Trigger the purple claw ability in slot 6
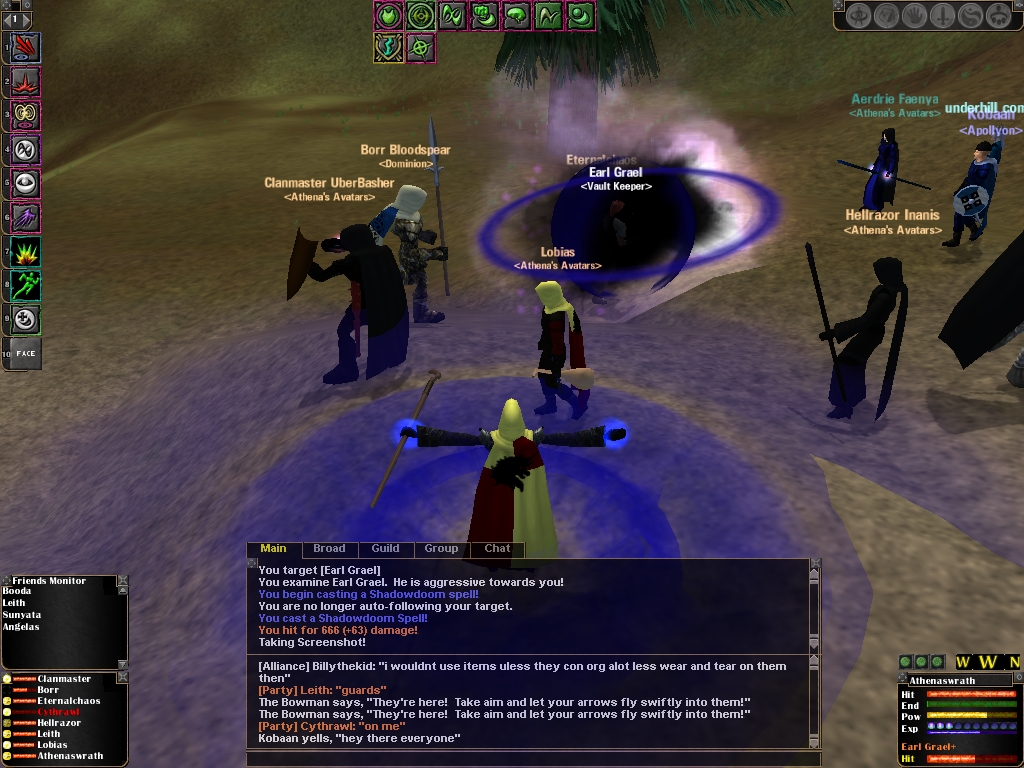This screenshot has width=1024, height=768. [x=26, y=217]
